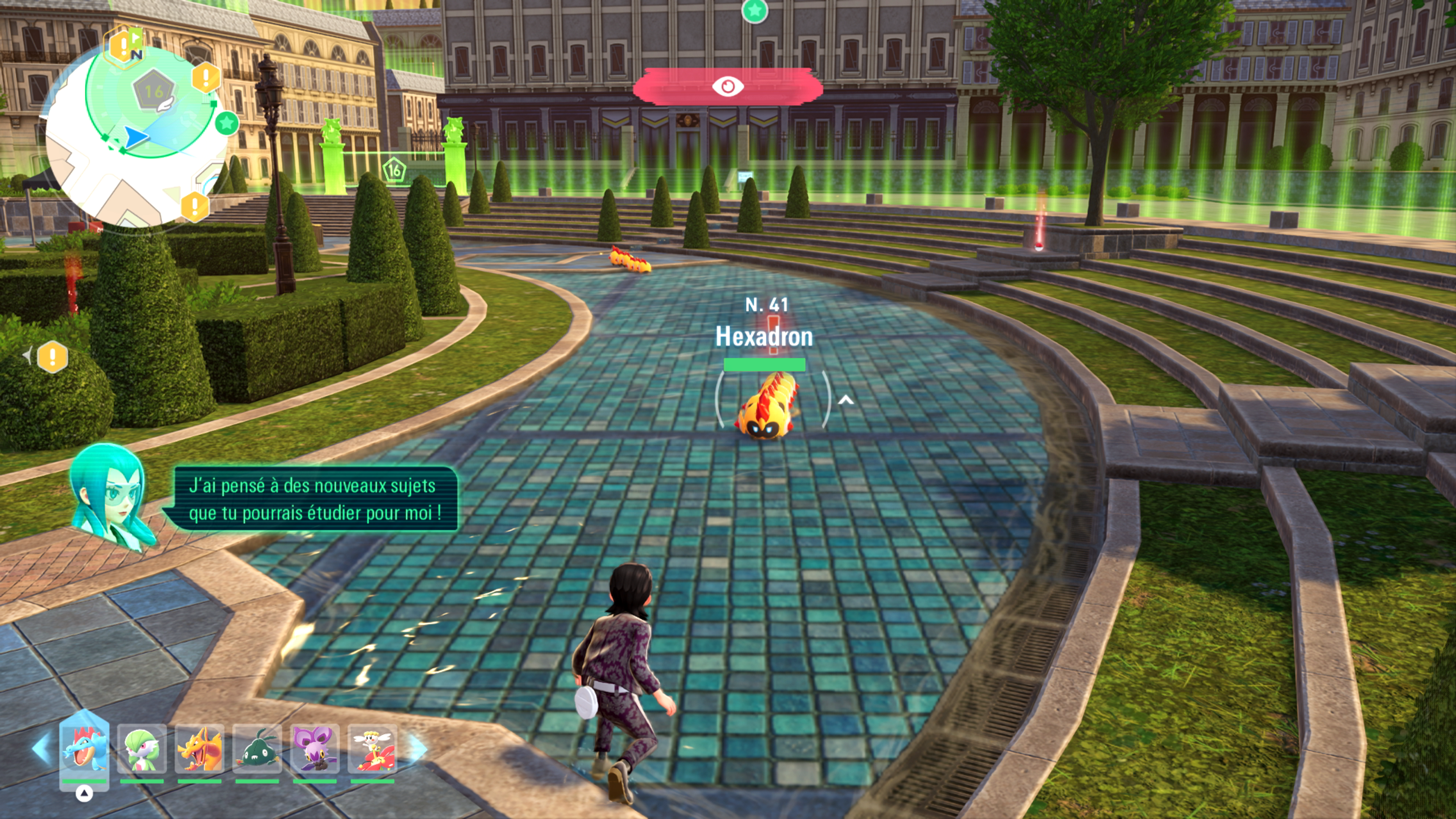Pick the Trubbish party slot
Screen dimensions: 1456x819
tap(257, 749)
